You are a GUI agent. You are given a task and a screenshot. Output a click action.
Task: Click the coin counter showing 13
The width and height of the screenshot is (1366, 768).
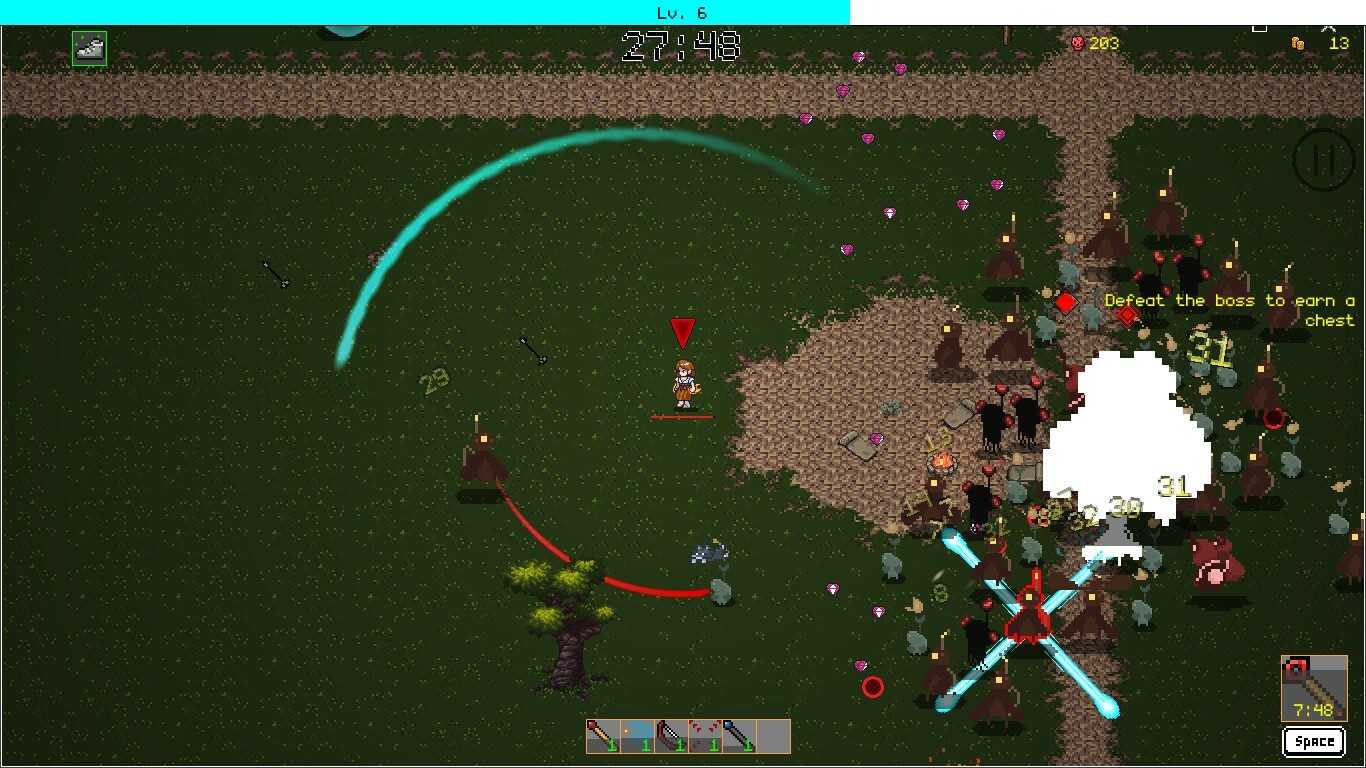click(x=1315, y=43)
